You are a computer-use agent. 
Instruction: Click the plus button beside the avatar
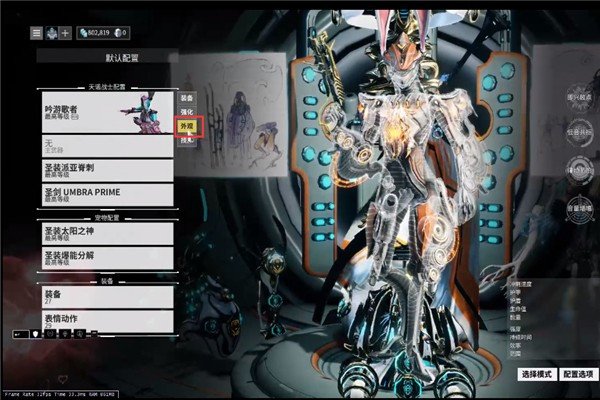click(66, 33)
